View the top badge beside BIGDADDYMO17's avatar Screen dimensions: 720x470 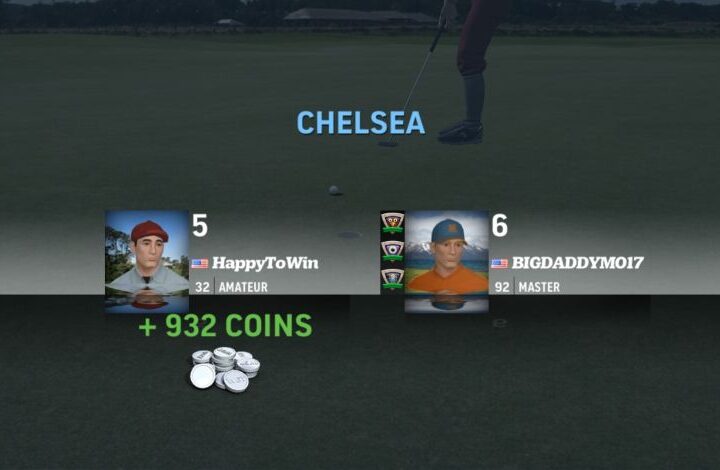[x=393, y=223]
